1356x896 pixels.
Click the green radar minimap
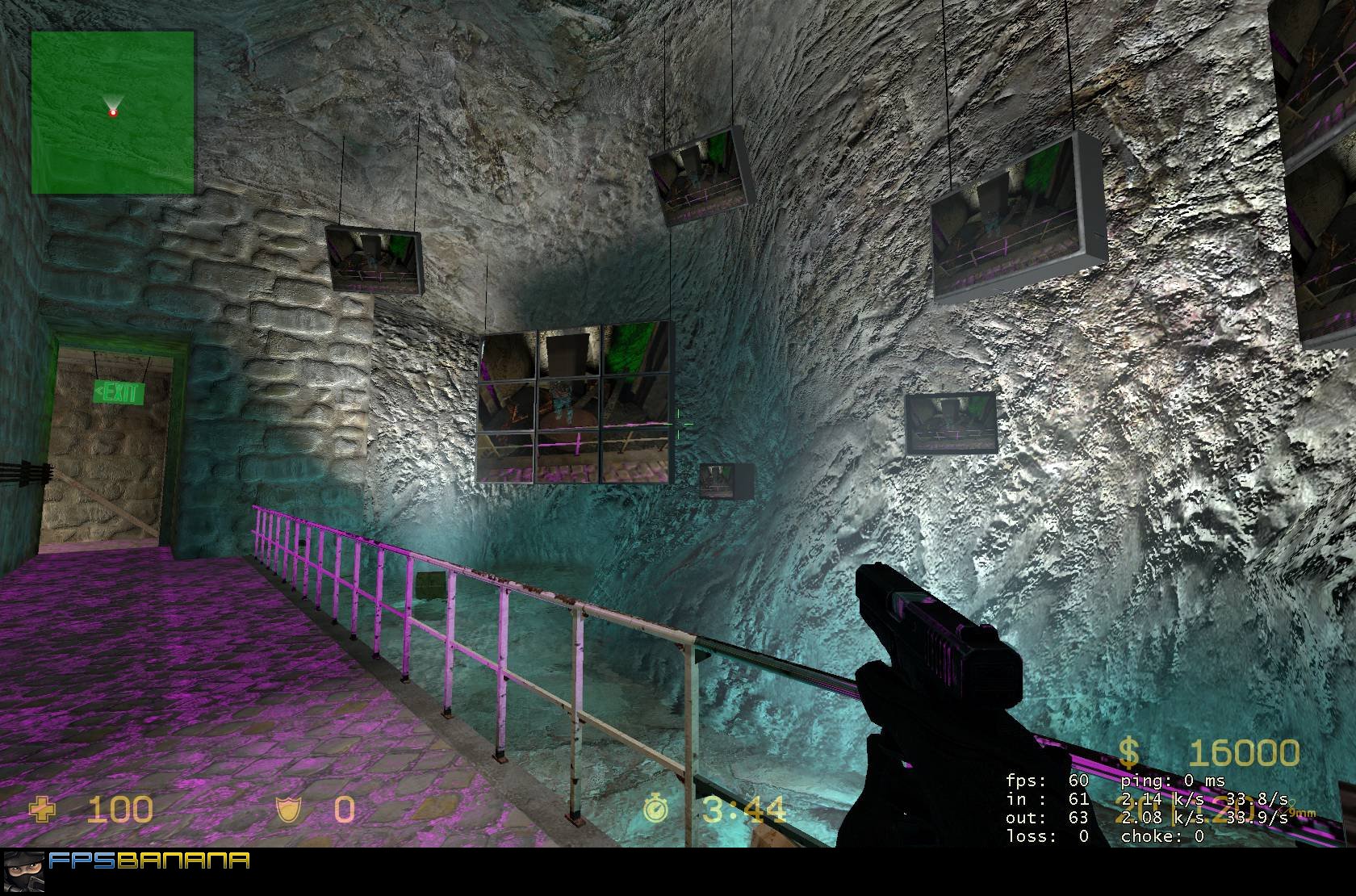[113, 112]
